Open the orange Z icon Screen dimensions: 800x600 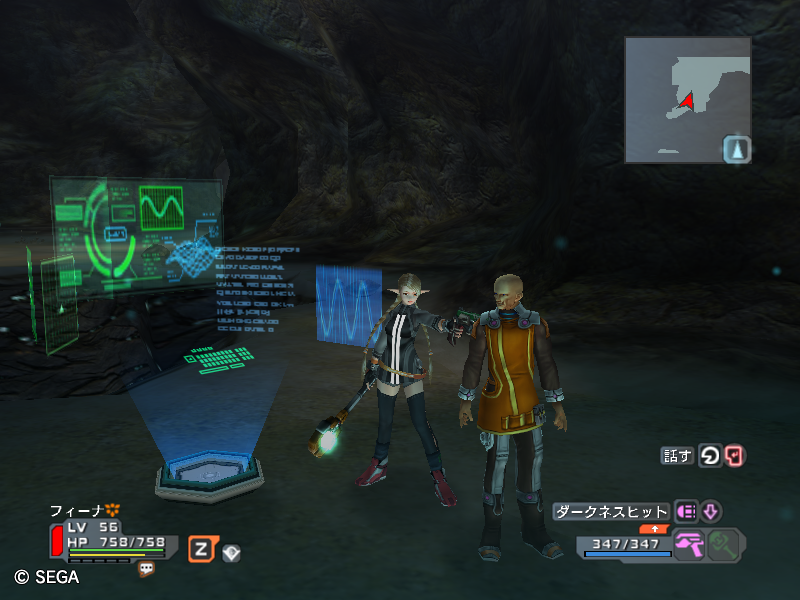pos(202,548)
